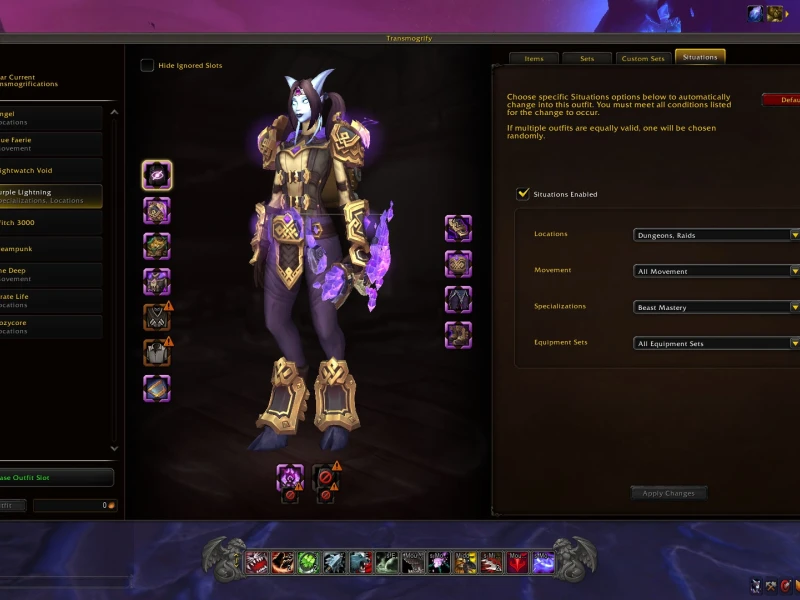Open the Movement dropdown
Viewport: 800px width, 600px height.
(716, 271)
